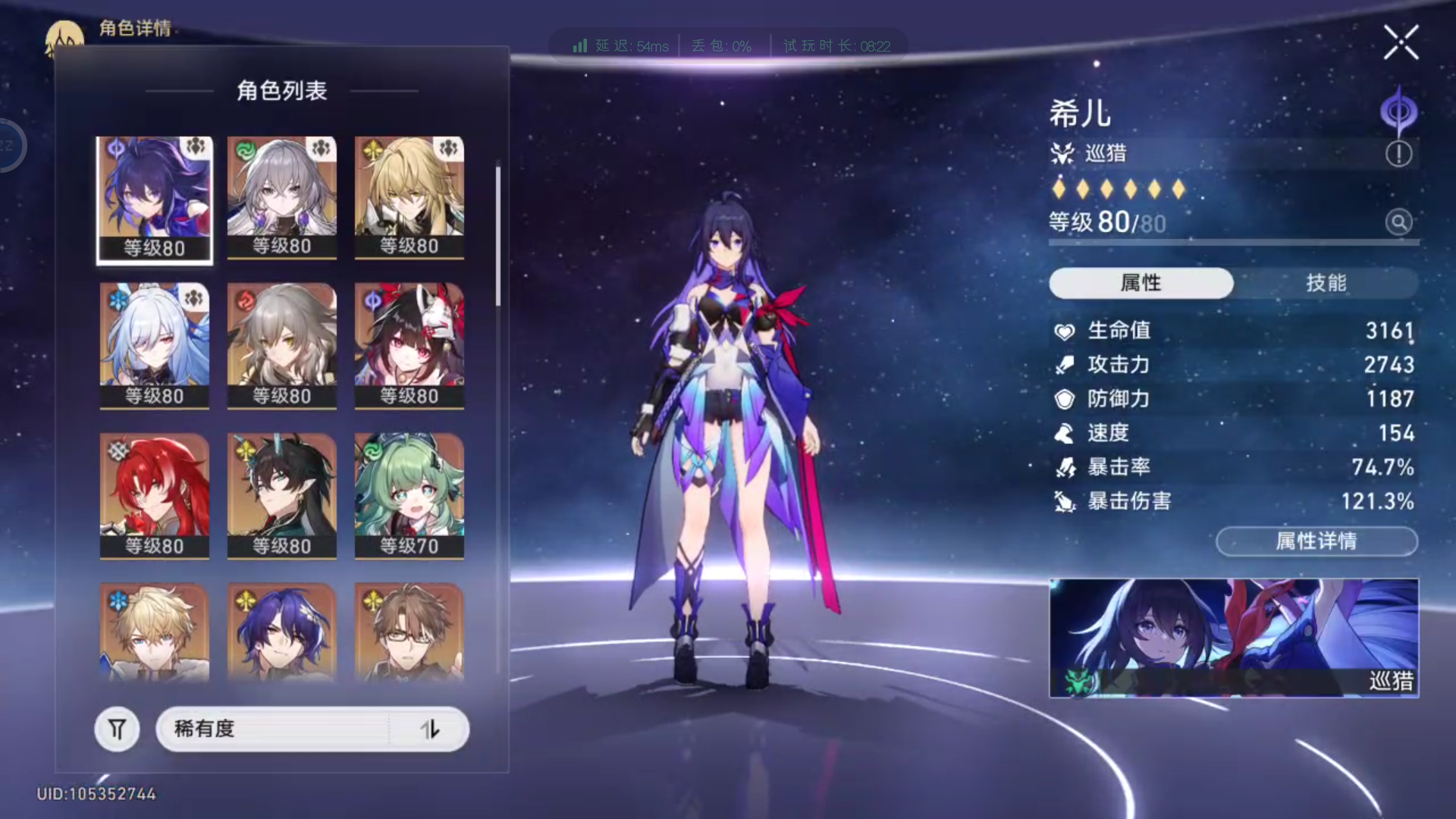Screen dimensions: 1456x819
Task: Select the silver-haired wind character portrait
Action: pyautogui.click(x=282, y=197)
